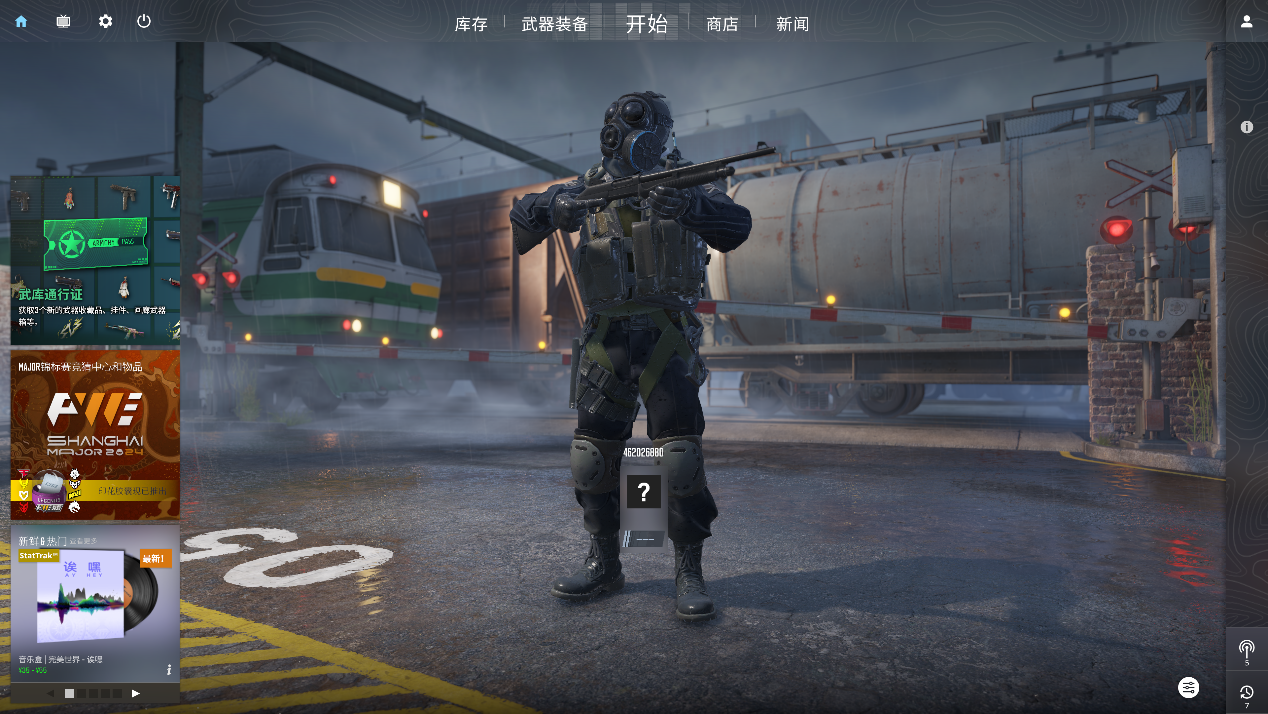Open the recent history clock icon
The height and width of the screenshot is (714, 1268).
[x=1246, y=692]
